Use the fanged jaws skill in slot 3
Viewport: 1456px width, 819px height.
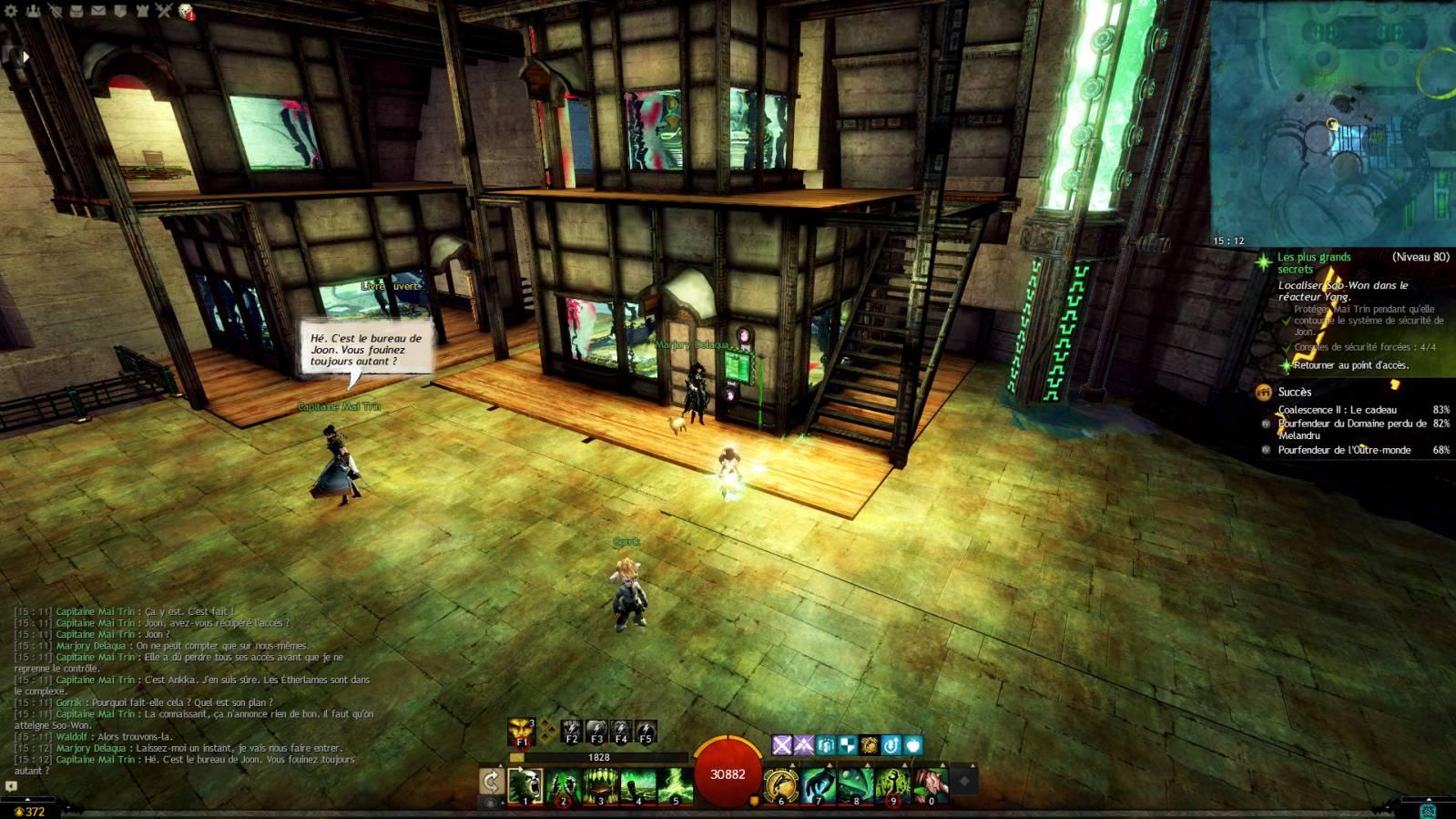tap(600, 784)
